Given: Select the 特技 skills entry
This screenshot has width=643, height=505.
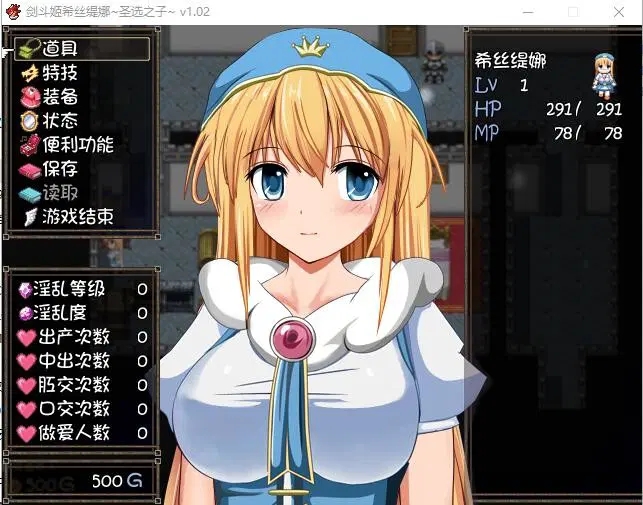Looking at the screenshot, I should [x=60, y=73].
